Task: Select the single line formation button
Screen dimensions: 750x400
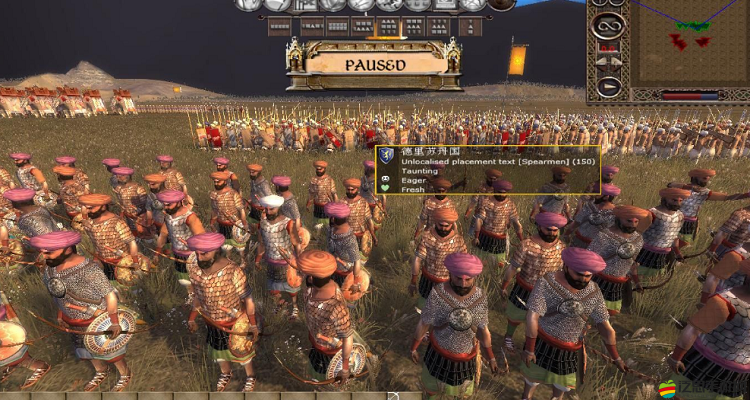Action: [278, 26]
